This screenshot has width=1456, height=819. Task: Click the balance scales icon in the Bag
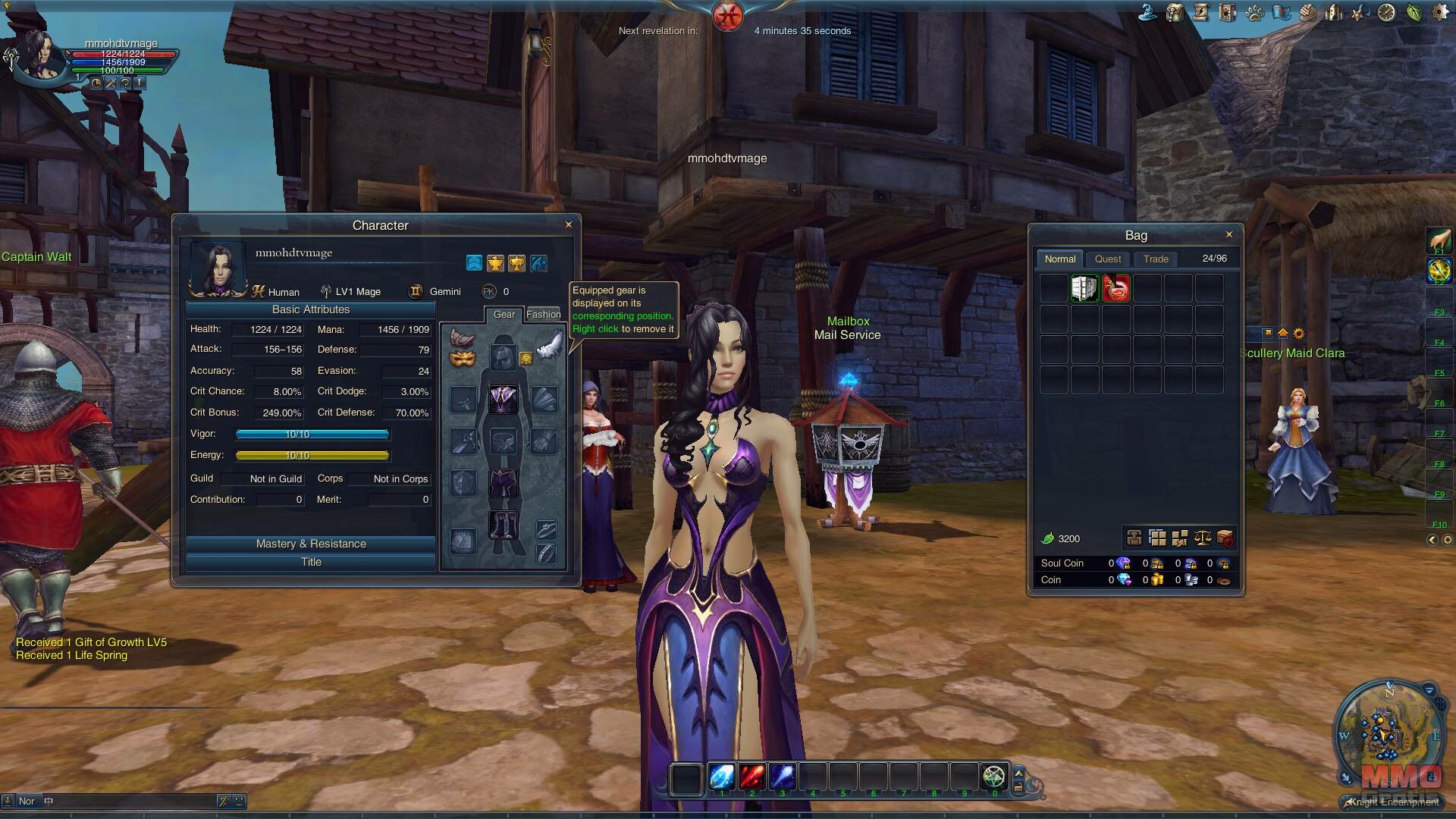click(1203, 538)
